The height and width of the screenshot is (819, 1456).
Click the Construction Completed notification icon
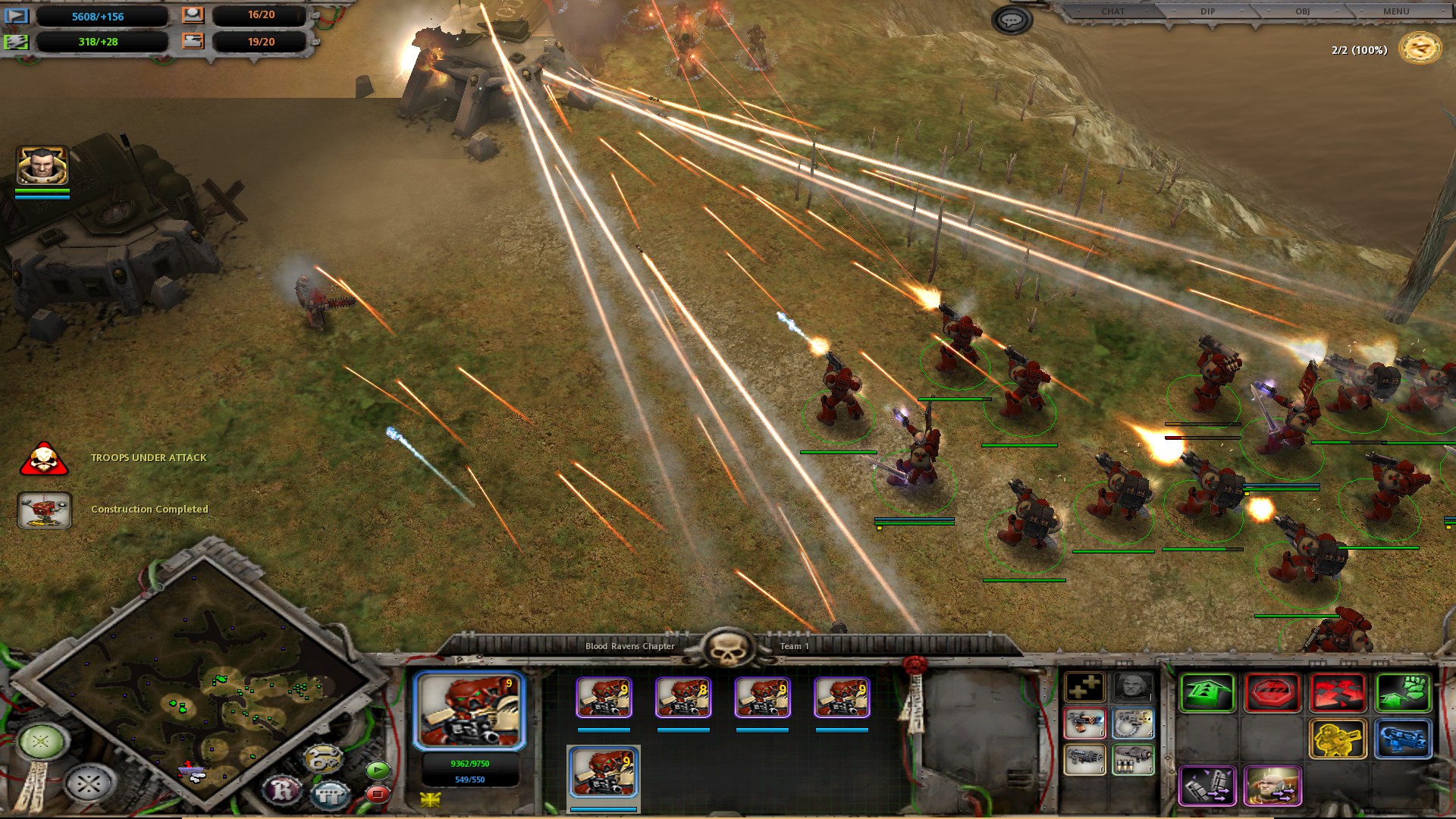click(x=44, y=510)
